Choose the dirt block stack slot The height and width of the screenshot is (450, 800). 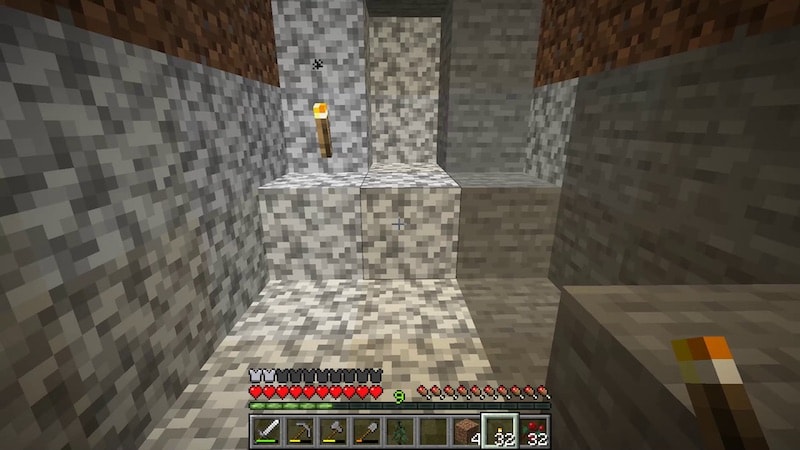(x=465, y=431)
